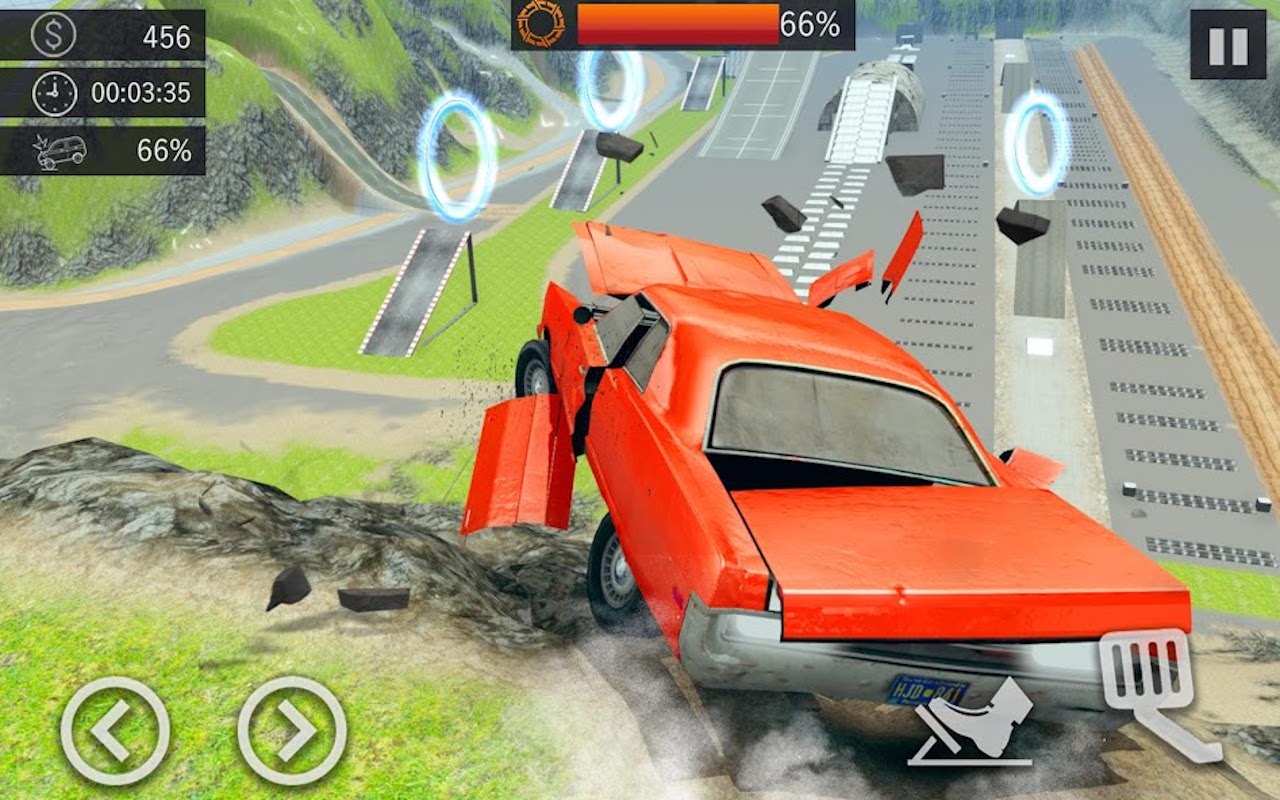Click the damage progress bar at the top
The image size is (1280, 800).
coord(676,24)
